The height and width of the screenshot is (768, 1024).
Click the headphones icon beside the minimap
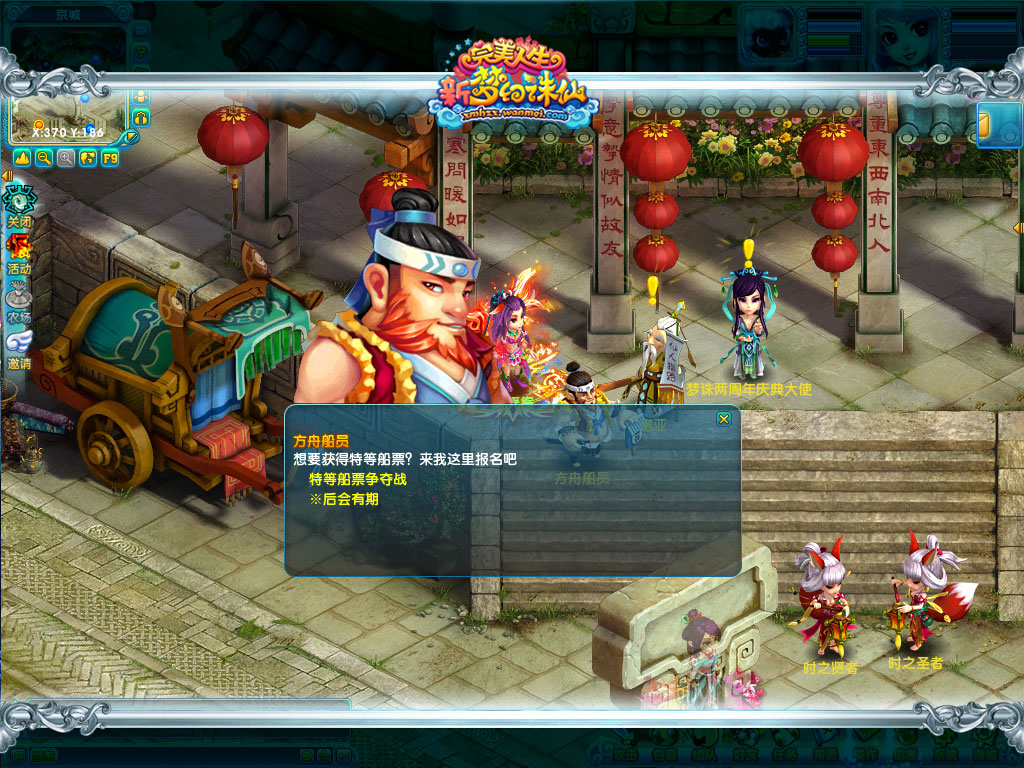pos(141,118)
